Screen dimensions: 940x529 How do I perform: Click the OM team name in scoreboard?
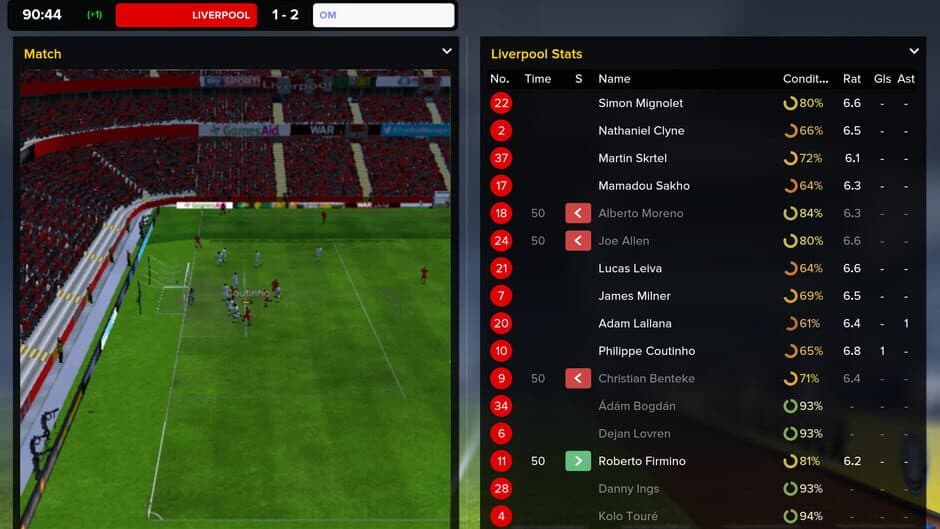tap(328, 15)
